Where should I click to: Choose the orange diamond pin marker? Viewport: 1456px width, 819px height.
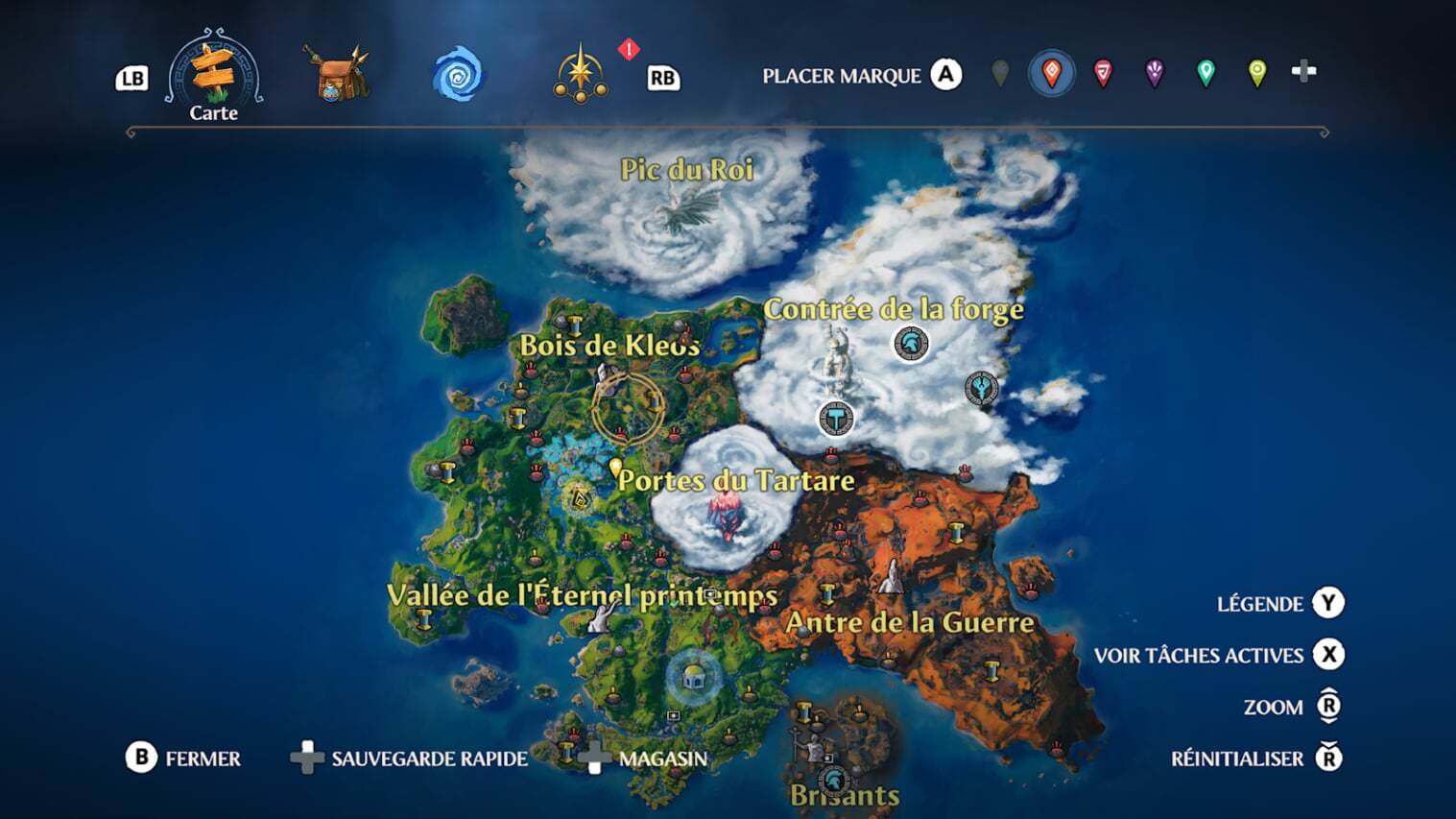(1052, 73)
